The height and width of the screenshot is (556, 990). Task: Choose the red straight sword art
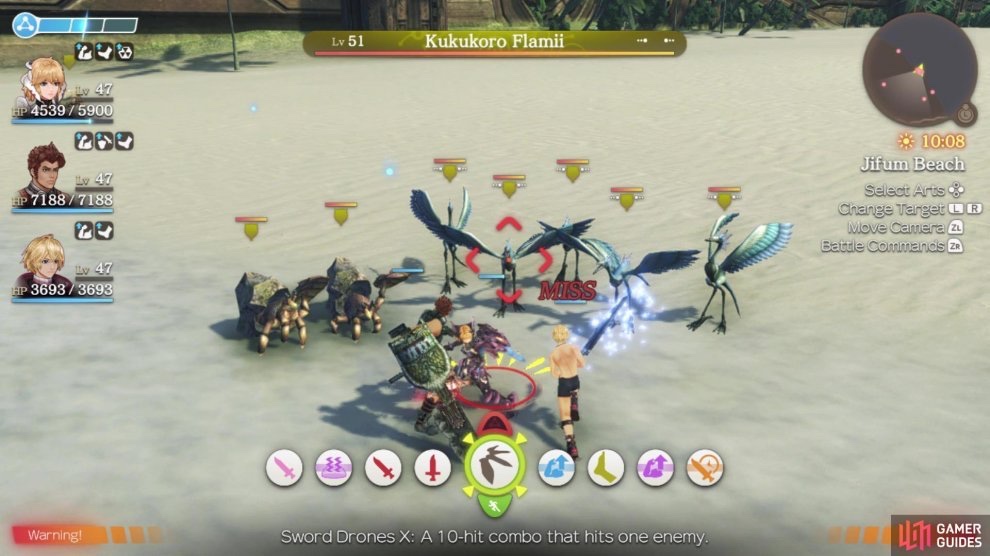pos(432,467)
